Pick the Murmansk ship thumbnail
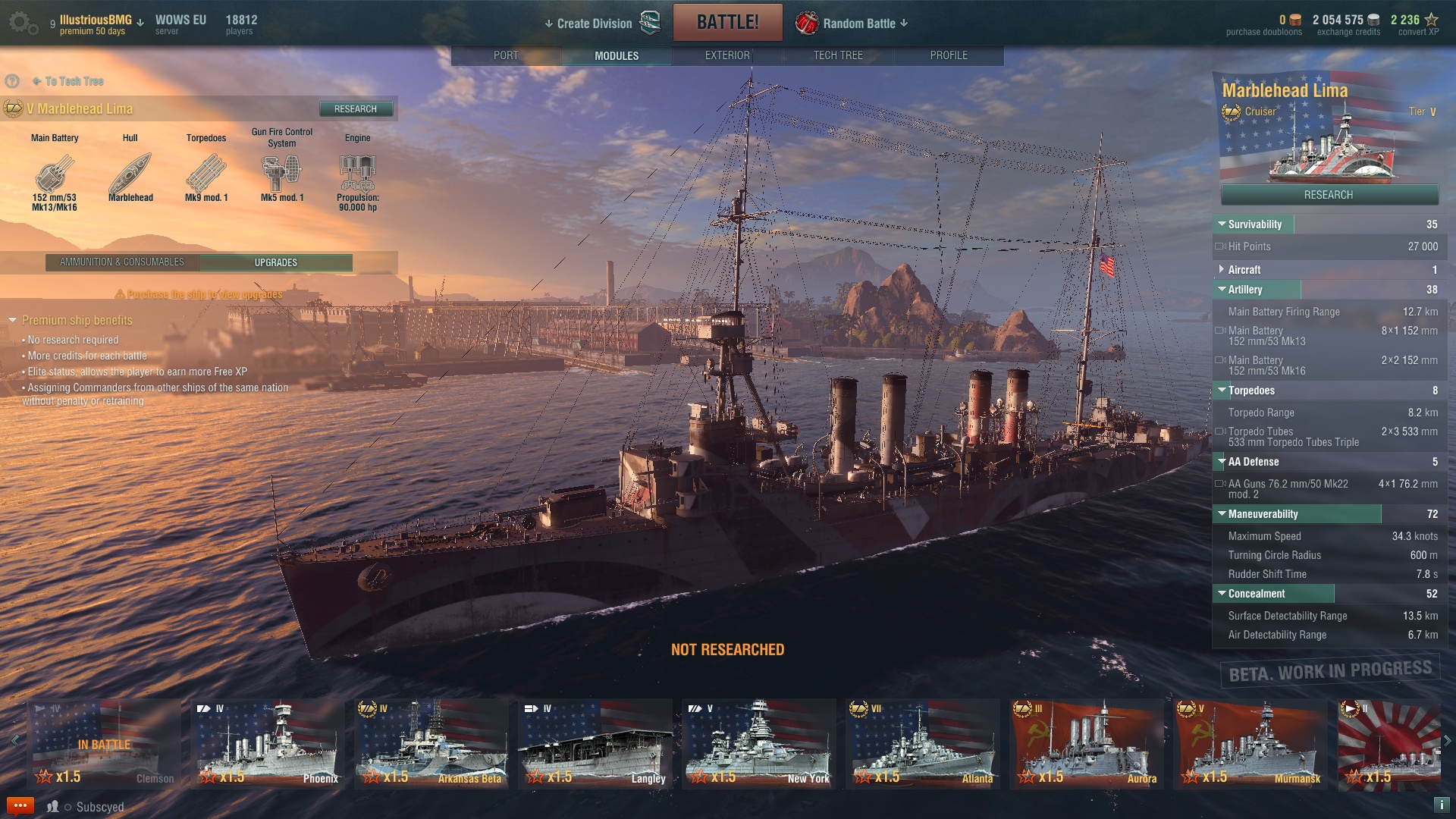Image resolution: width=1456 pixels, height=819 pixels. pos(1251,743)
